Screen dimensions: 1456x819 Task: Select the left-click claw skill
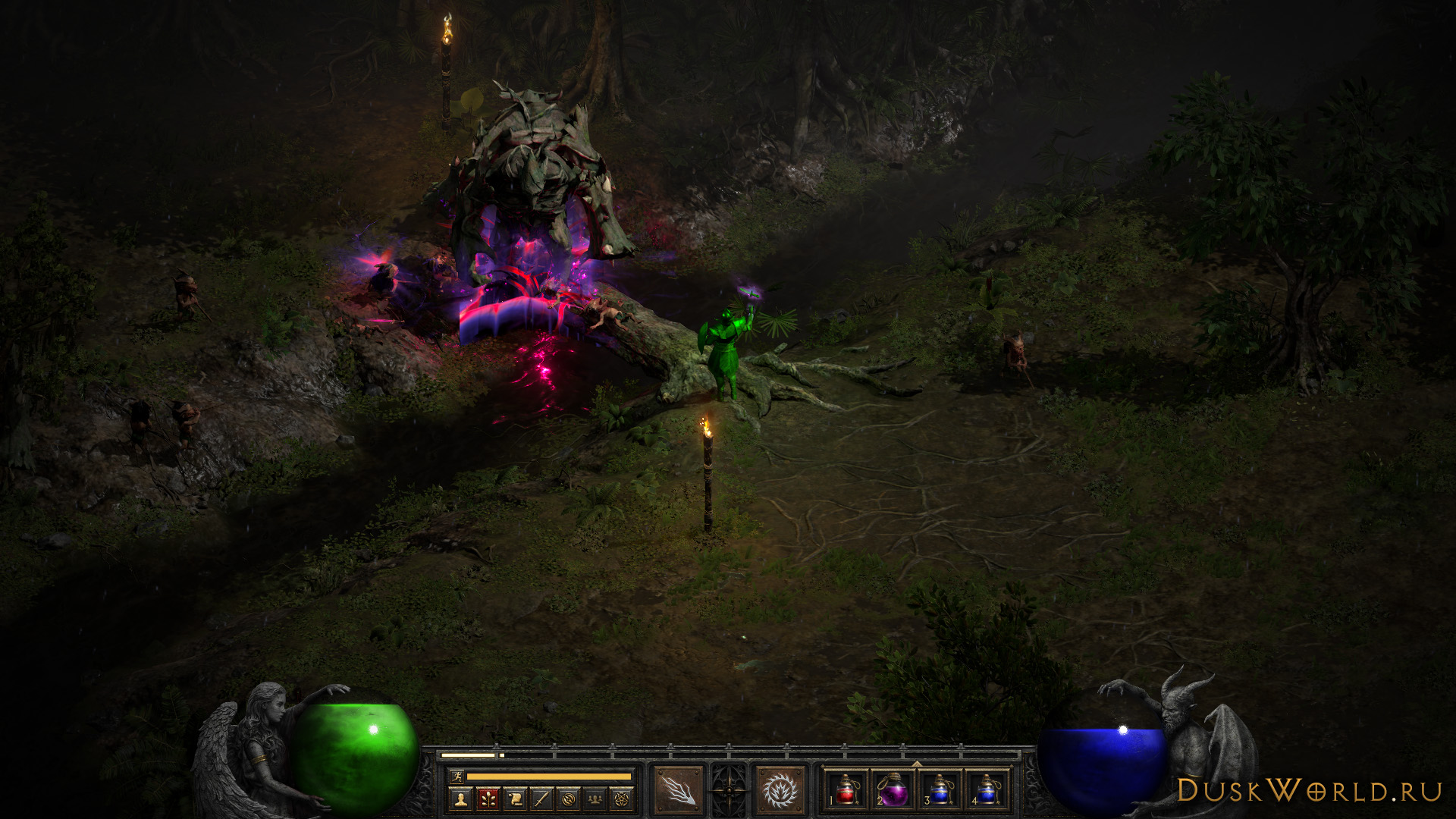click(679, 790)
